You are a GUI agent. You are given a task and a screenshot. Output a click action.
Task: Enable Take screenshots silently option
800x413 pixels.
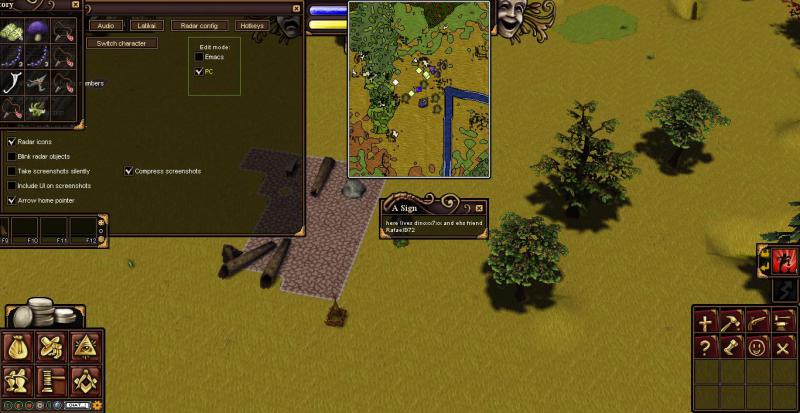click(x=11, y=171)
